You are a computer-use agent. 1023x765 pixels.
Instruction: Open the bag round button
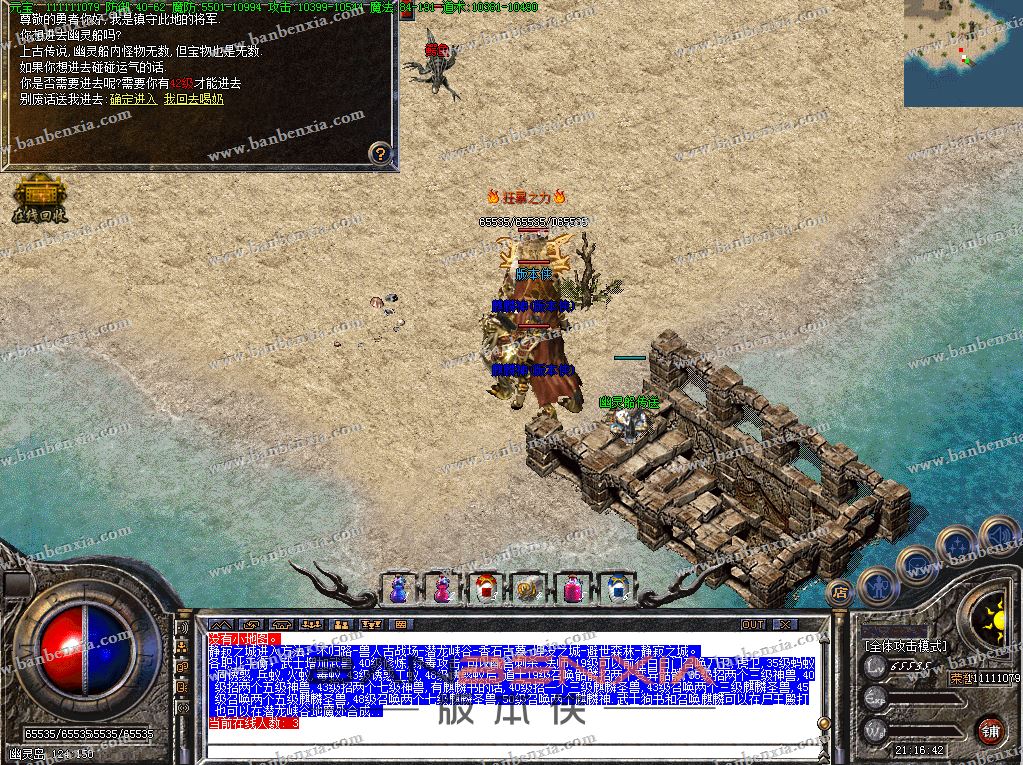click(916, 565)
